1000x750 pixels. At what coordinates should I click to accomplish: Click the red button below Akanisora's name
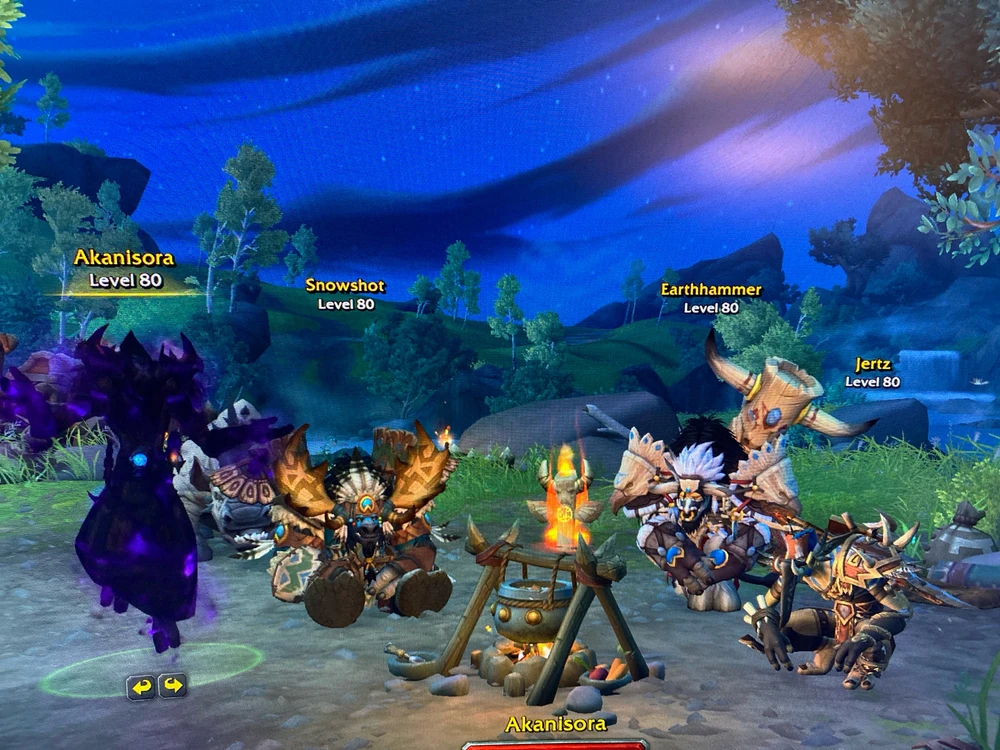tap(555, 744)
